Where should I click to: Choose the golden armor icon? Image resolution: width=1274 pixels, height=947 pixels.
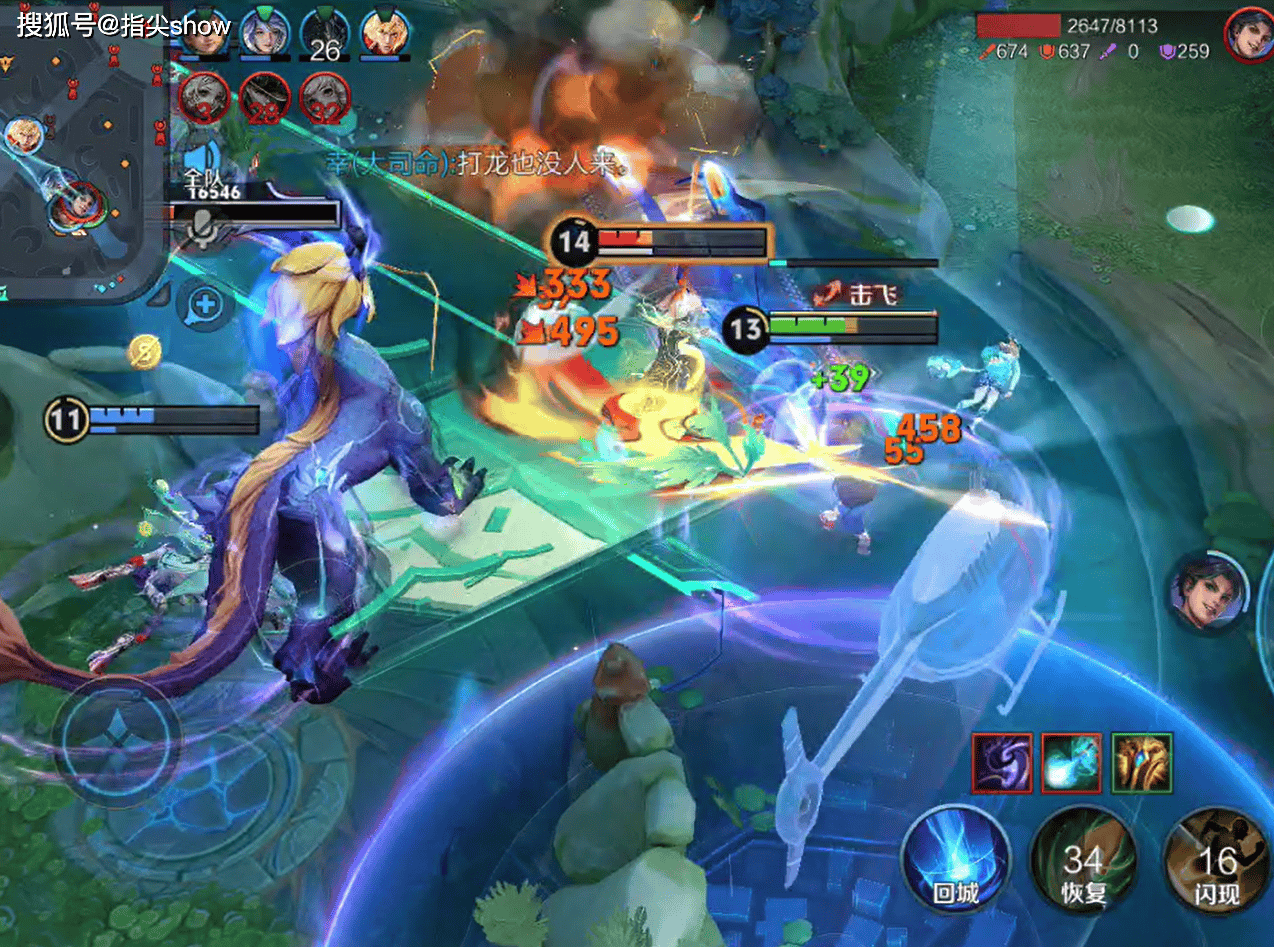tap(1141, 762)
